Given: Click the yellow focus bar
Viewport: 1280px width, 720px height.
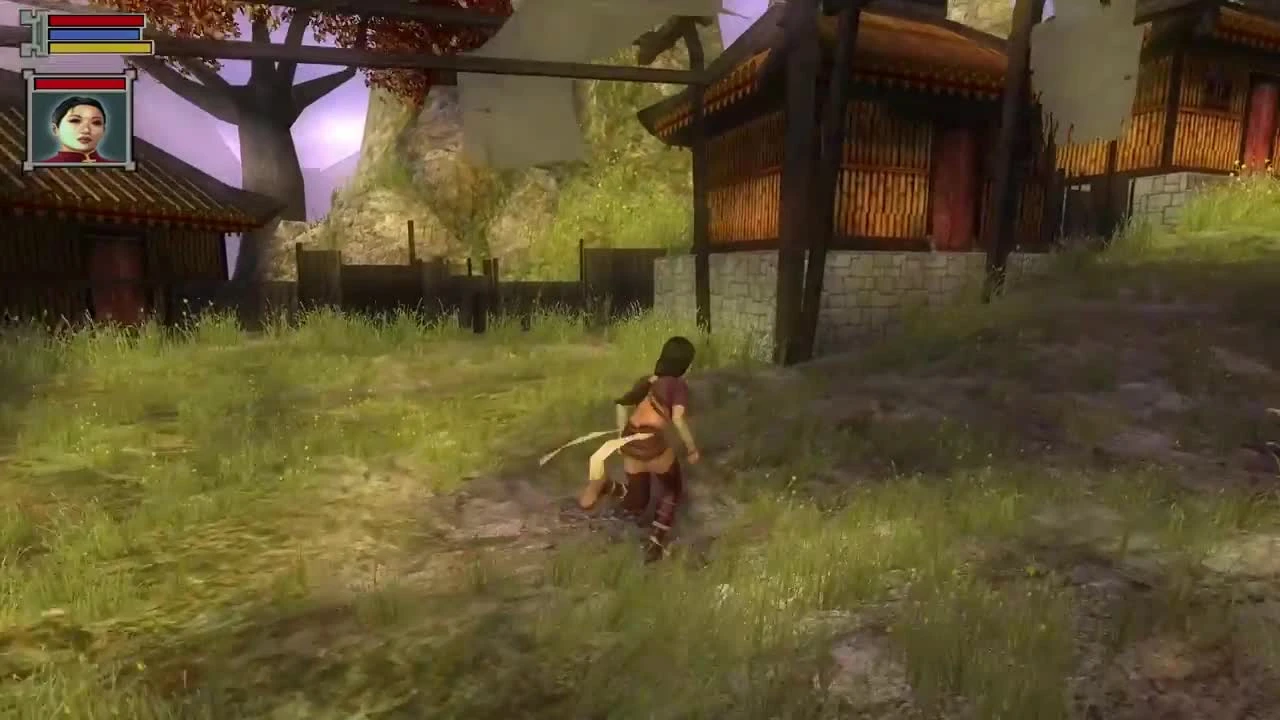Looking at the screenshot, I should (x=100, y=47).
